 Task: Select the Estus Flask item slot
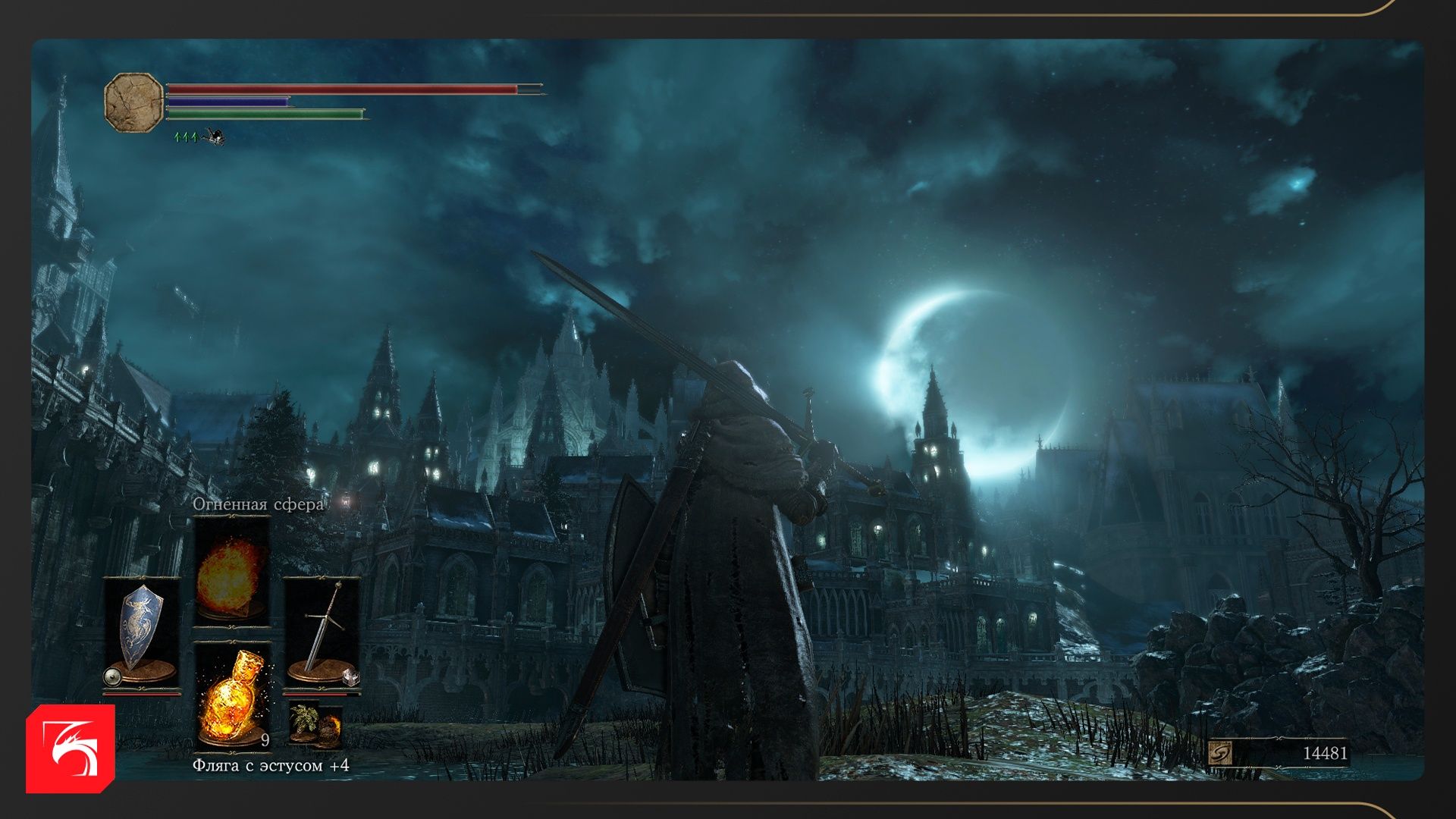231,696
